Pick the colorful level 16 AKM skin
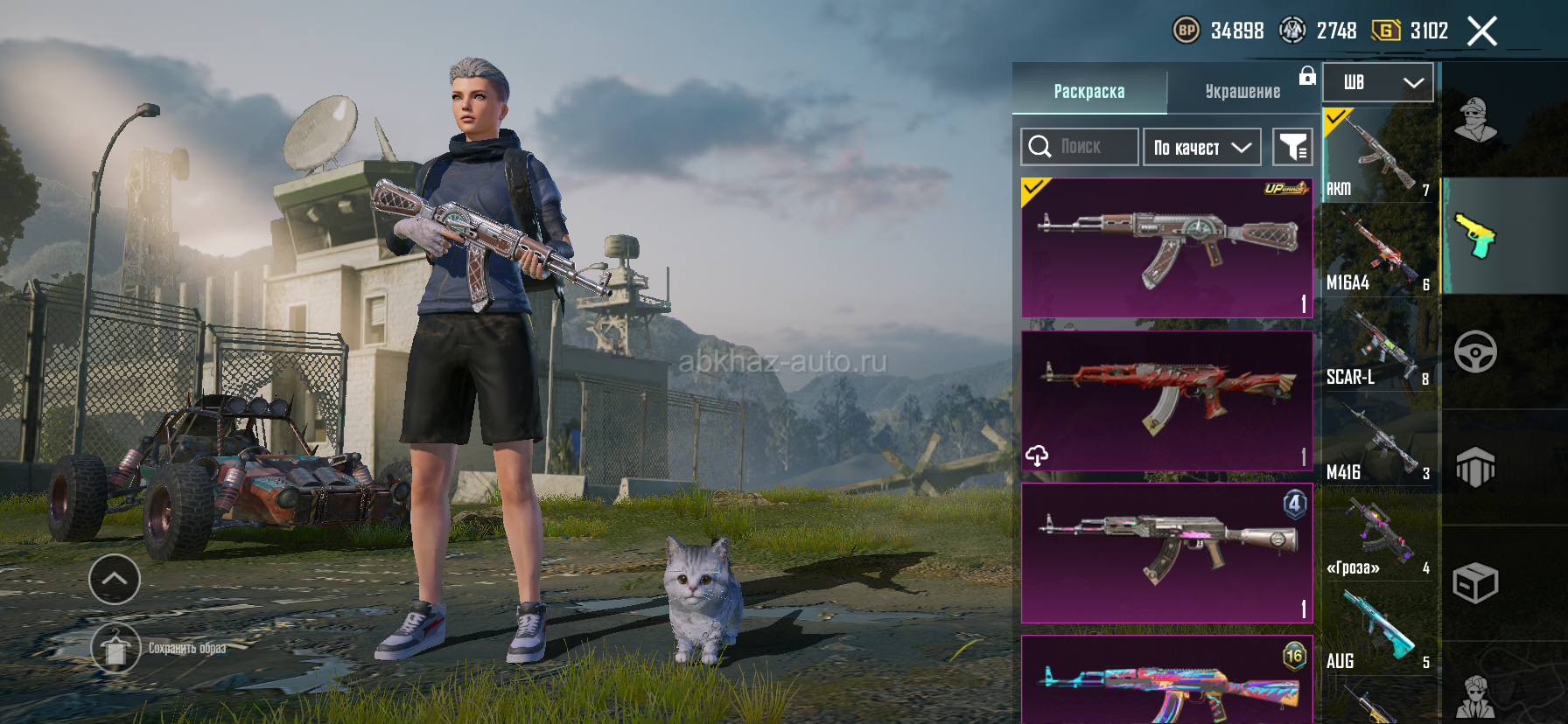 [1166, 682]
